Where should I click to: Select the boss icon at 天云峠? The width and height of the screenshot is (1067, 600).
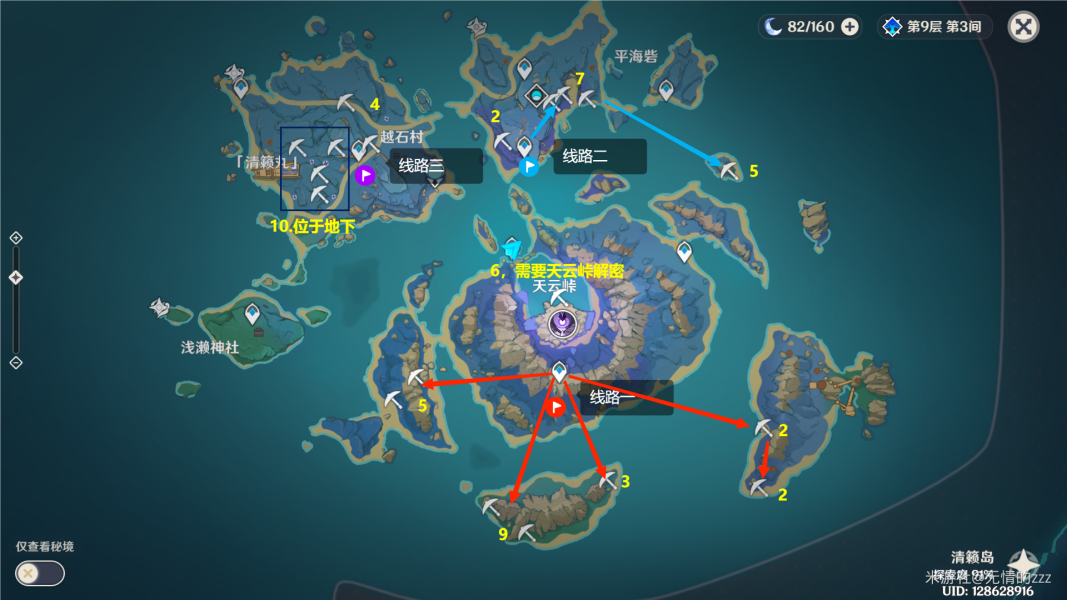coord(563,324)
